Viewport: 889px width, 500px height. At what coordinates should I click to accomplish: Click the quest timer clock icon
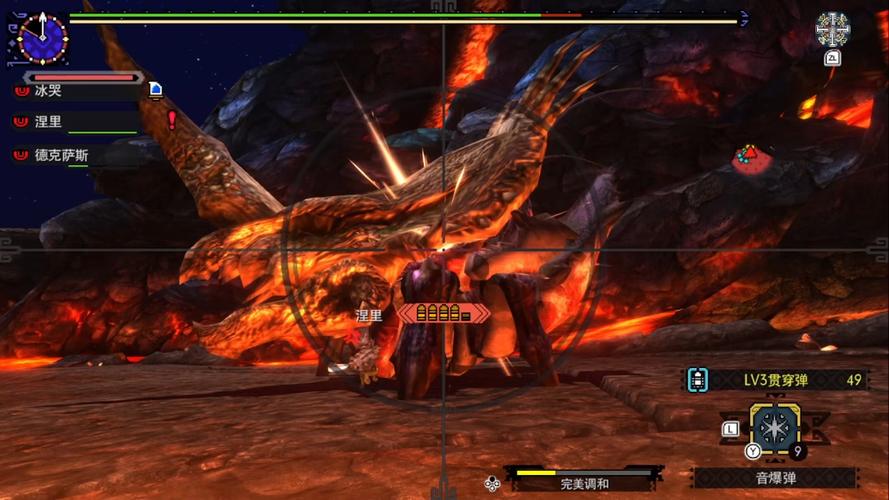pyautogui.click(x=42, y=38)
